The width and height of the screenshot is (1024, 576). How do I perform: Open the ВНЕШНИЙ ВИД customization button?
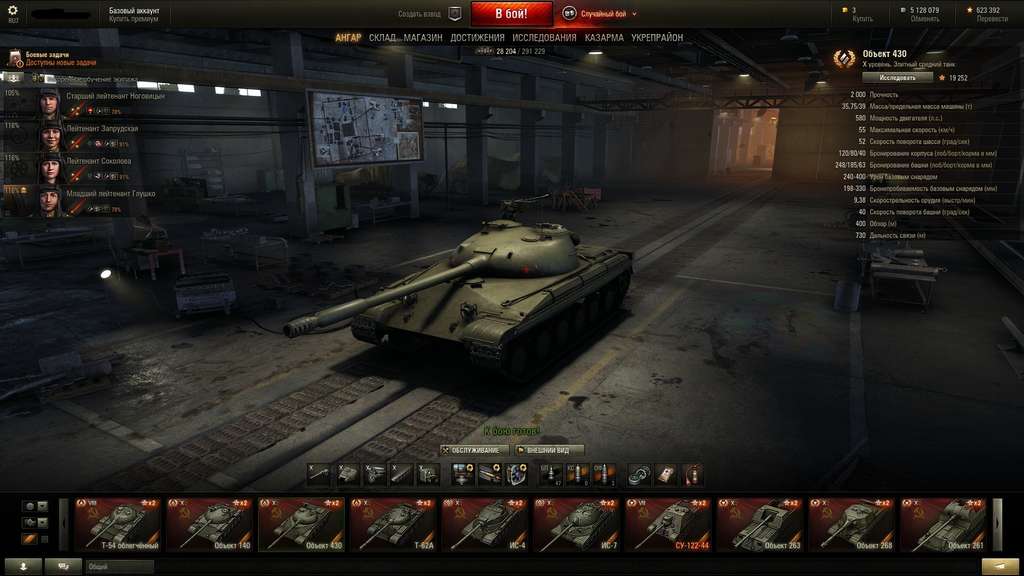tap(548, 450)
